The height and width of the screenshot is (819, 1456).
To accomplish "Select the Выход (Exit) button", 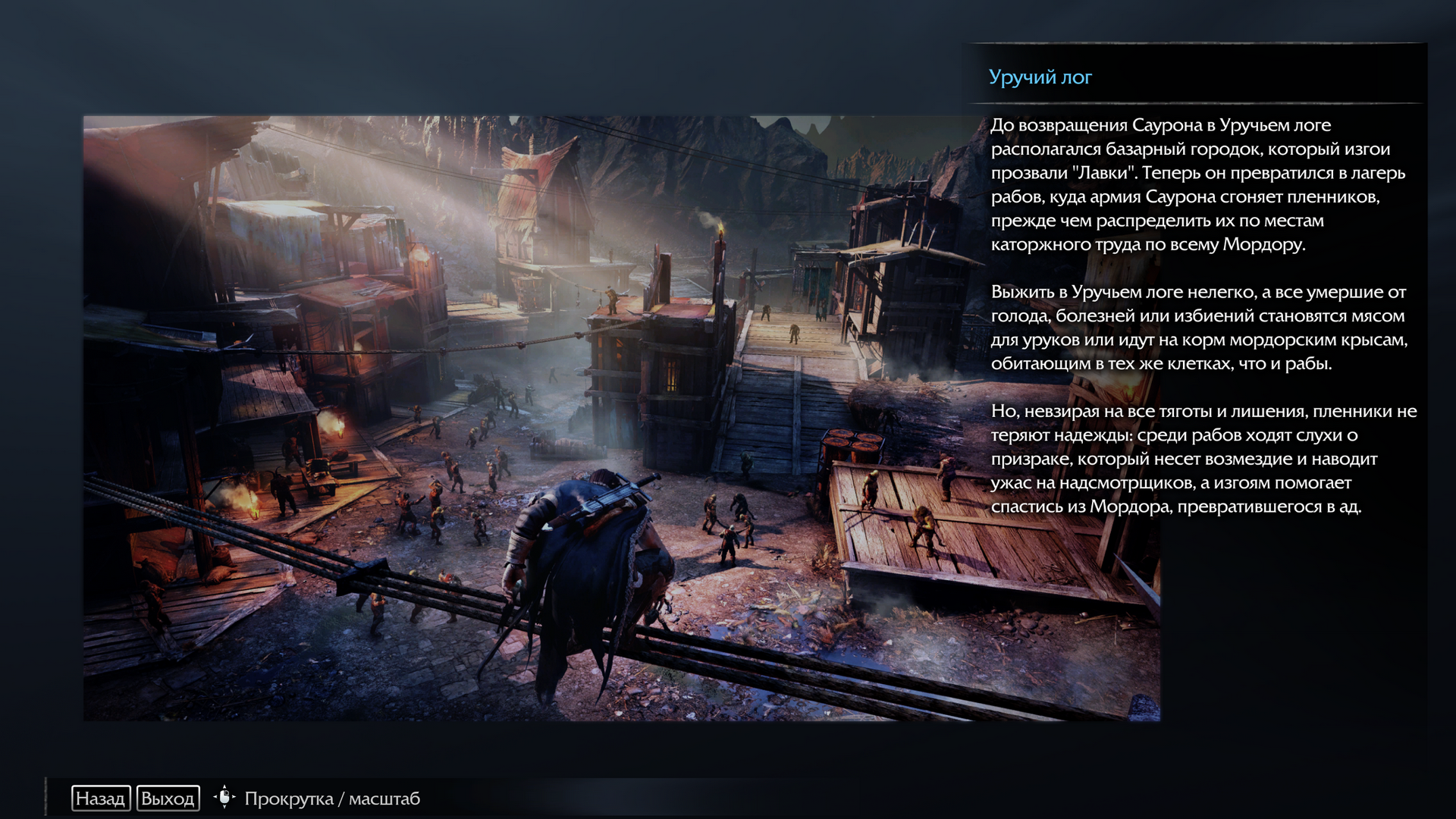I will 168,799.
